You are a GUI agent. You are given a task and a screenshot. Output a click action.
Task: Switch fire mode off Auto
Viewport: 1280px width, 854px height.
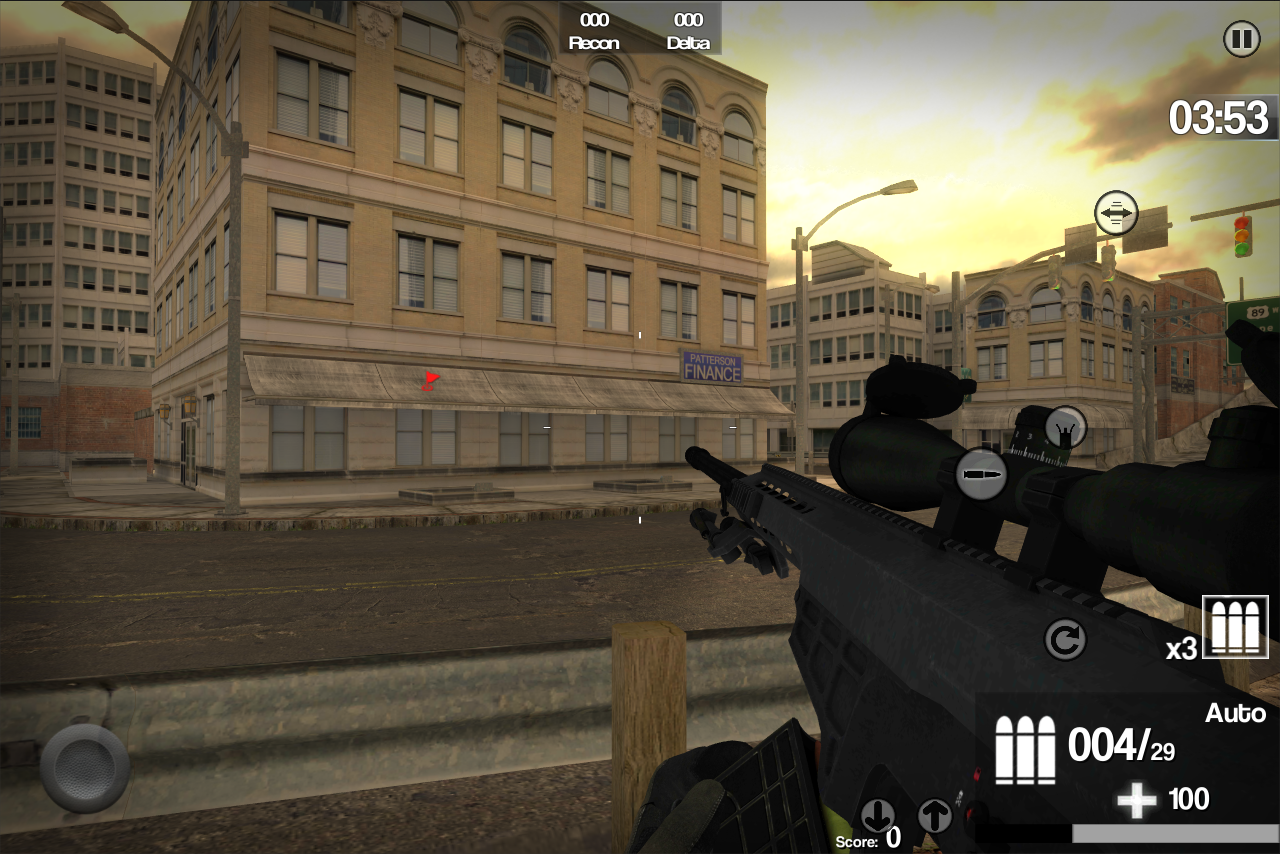[x=1236, y=713]
